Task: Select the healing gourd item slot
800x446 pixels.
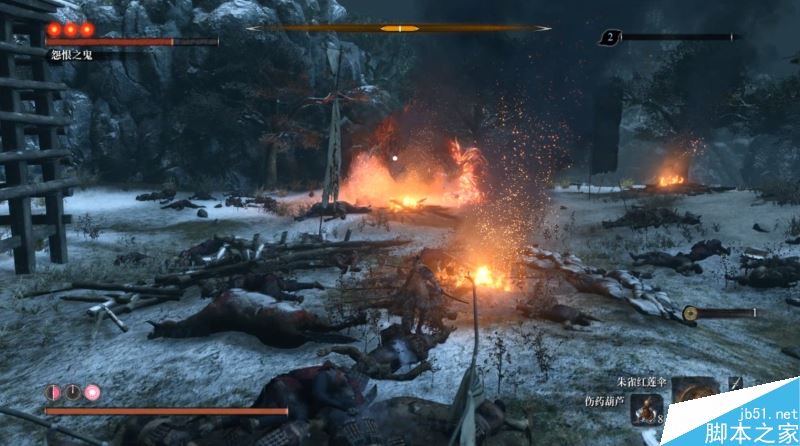Action: [645, 409]
